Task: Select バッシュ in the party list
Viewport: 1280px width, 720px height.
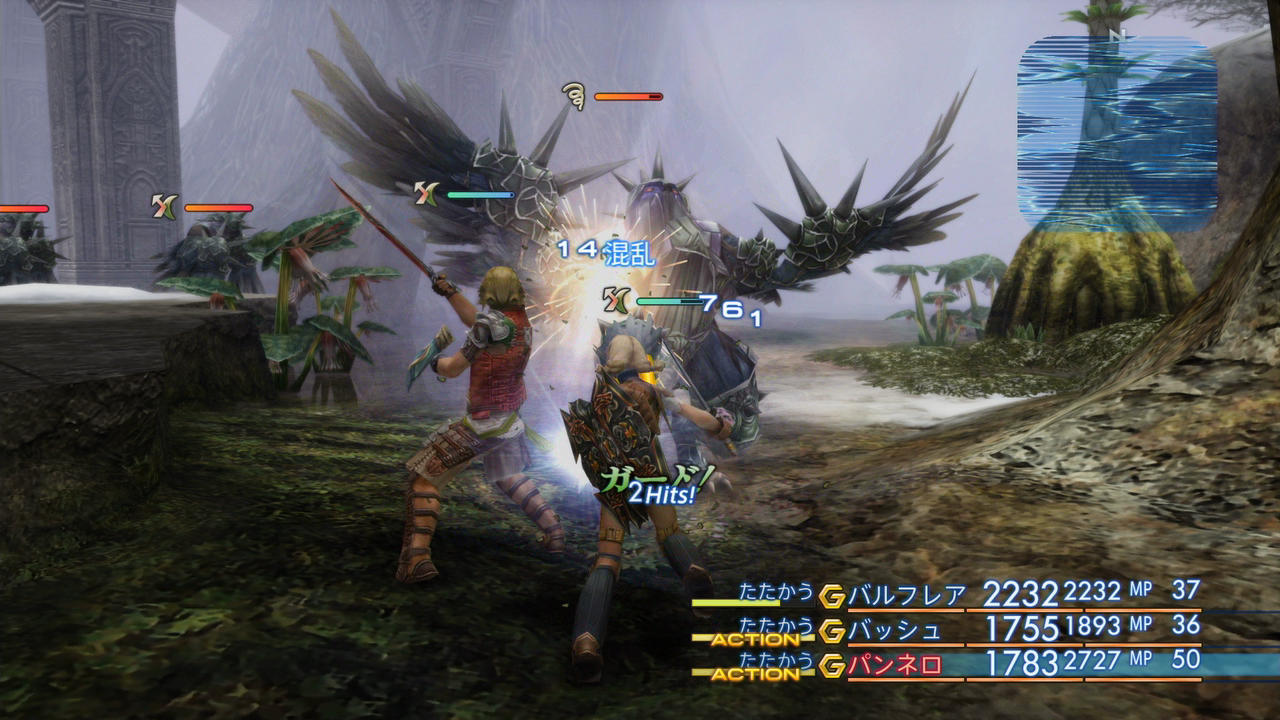Action: pos(895,630)
